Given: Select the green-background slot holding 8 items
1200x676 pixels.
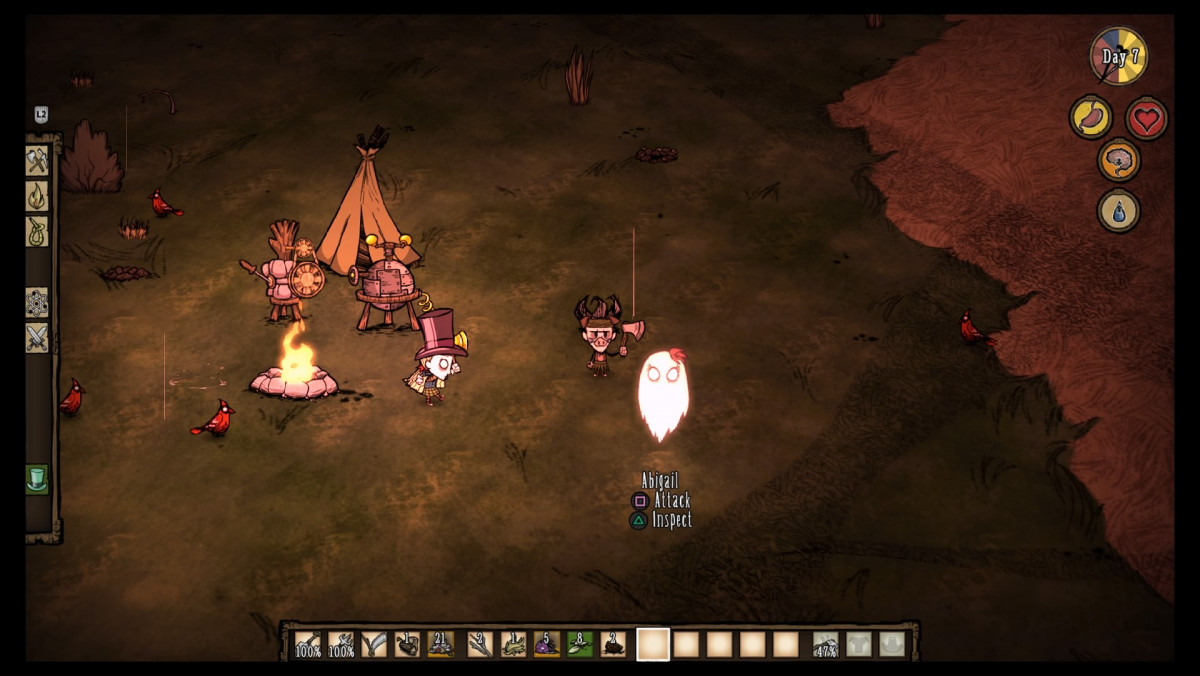Looking at the screenshot, I should click(580, 644).
